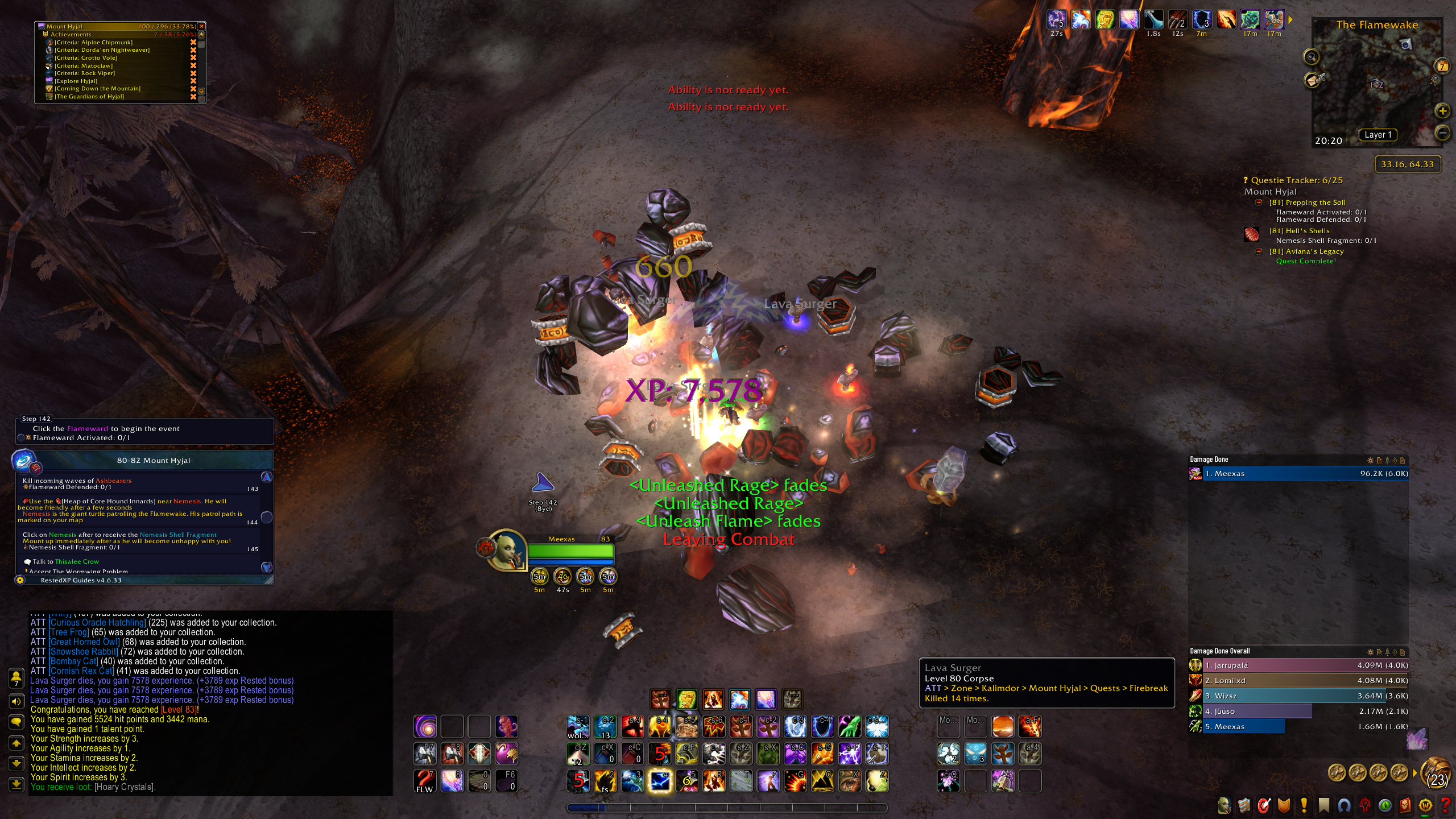Viewport: 1456px width, 819px height.
Task: Select the Prepping the Soil quest entry
Action: [x=1307, y=202]
